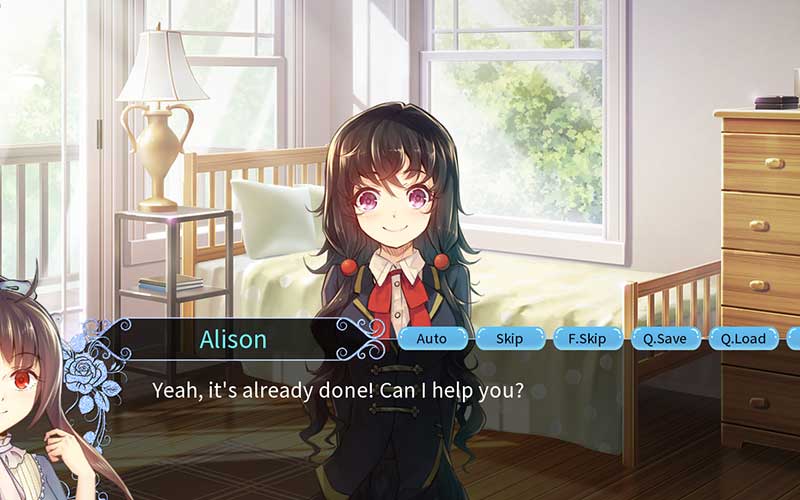
Task: Choose the F.Skip button
Action: pyautogui.click(x=587, y=339)
